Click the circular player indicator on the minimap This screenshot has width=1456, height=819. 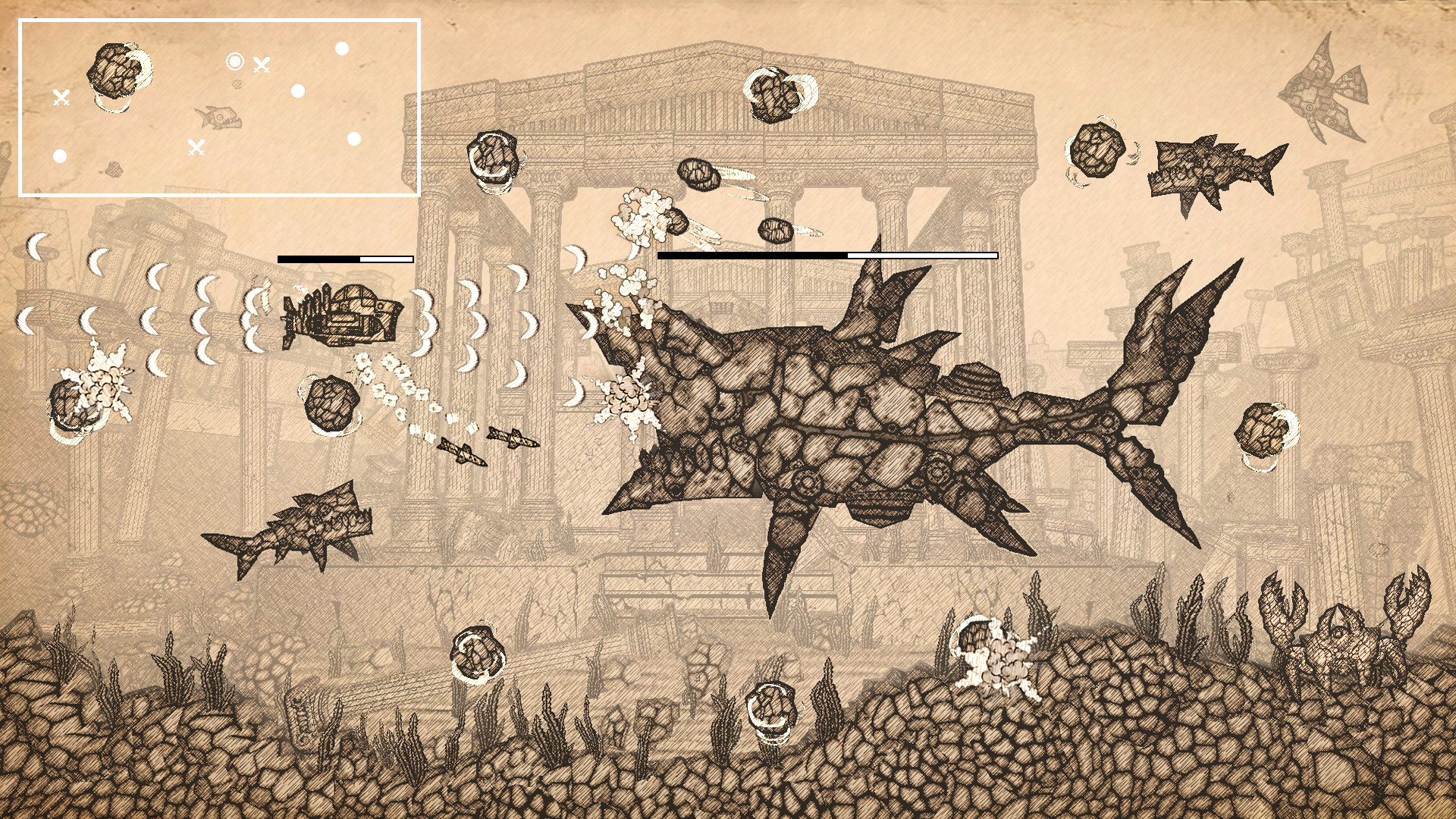click(234, 59)
